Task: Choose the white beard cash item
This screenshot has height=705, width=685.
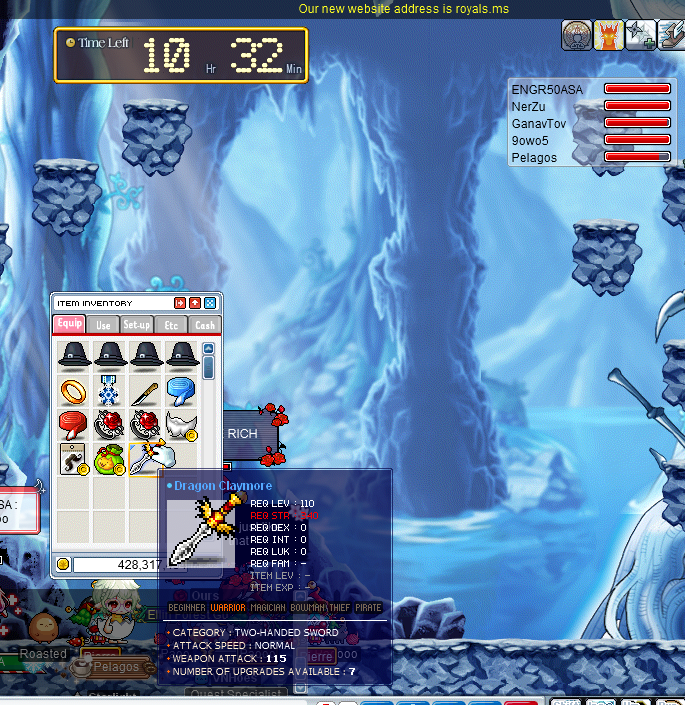Action: coord(181,425)
